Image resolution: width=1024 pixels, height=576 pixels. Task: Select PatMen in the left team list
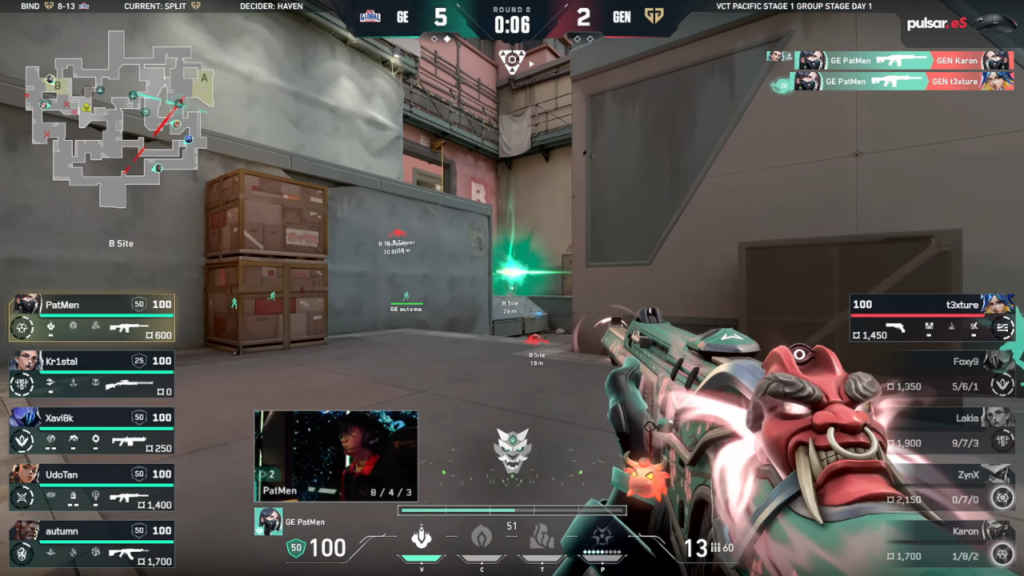[92, 318]
